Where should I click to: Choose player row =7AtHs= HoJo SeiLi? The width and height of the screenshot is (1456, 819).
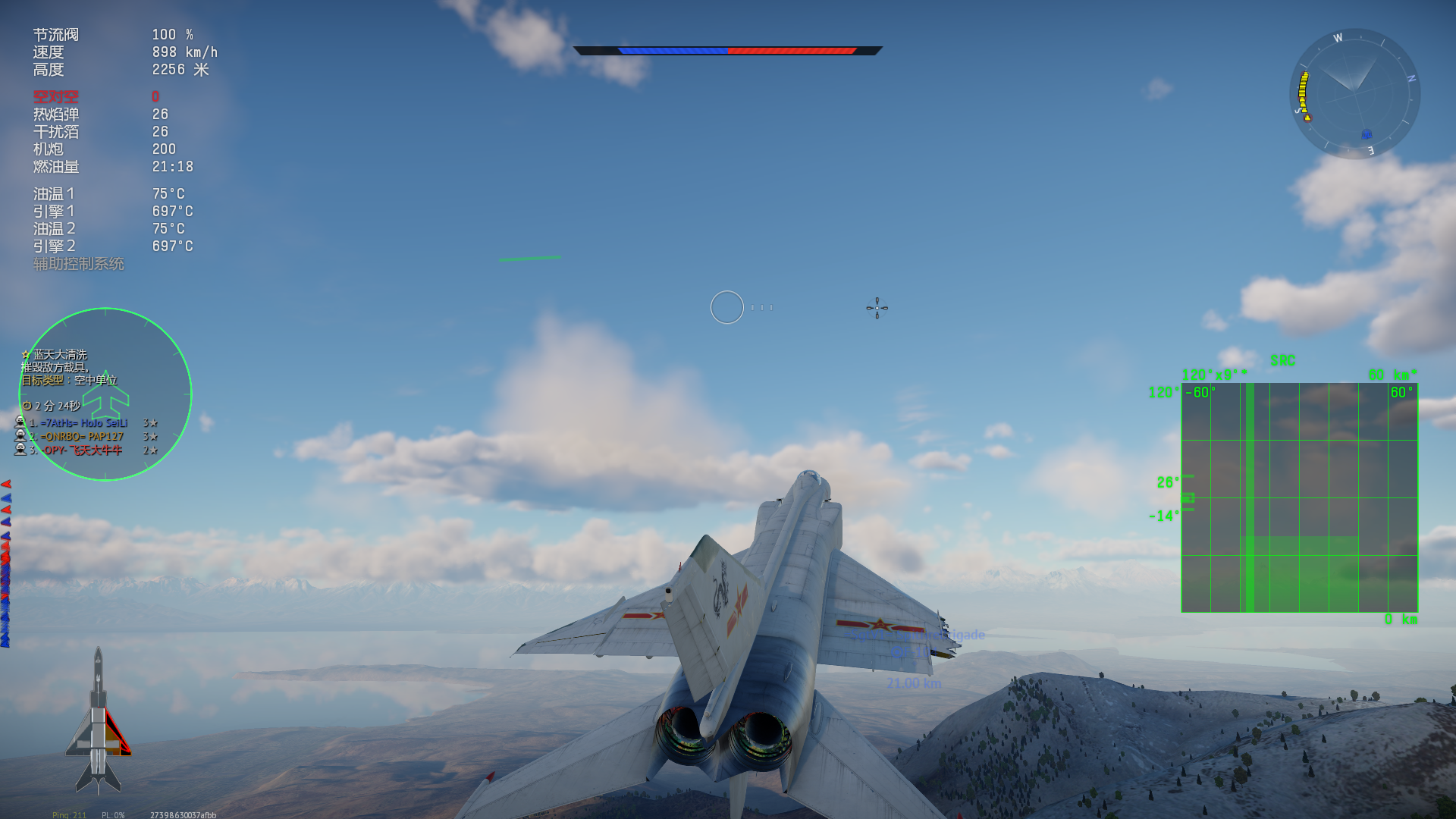point(83,423)
